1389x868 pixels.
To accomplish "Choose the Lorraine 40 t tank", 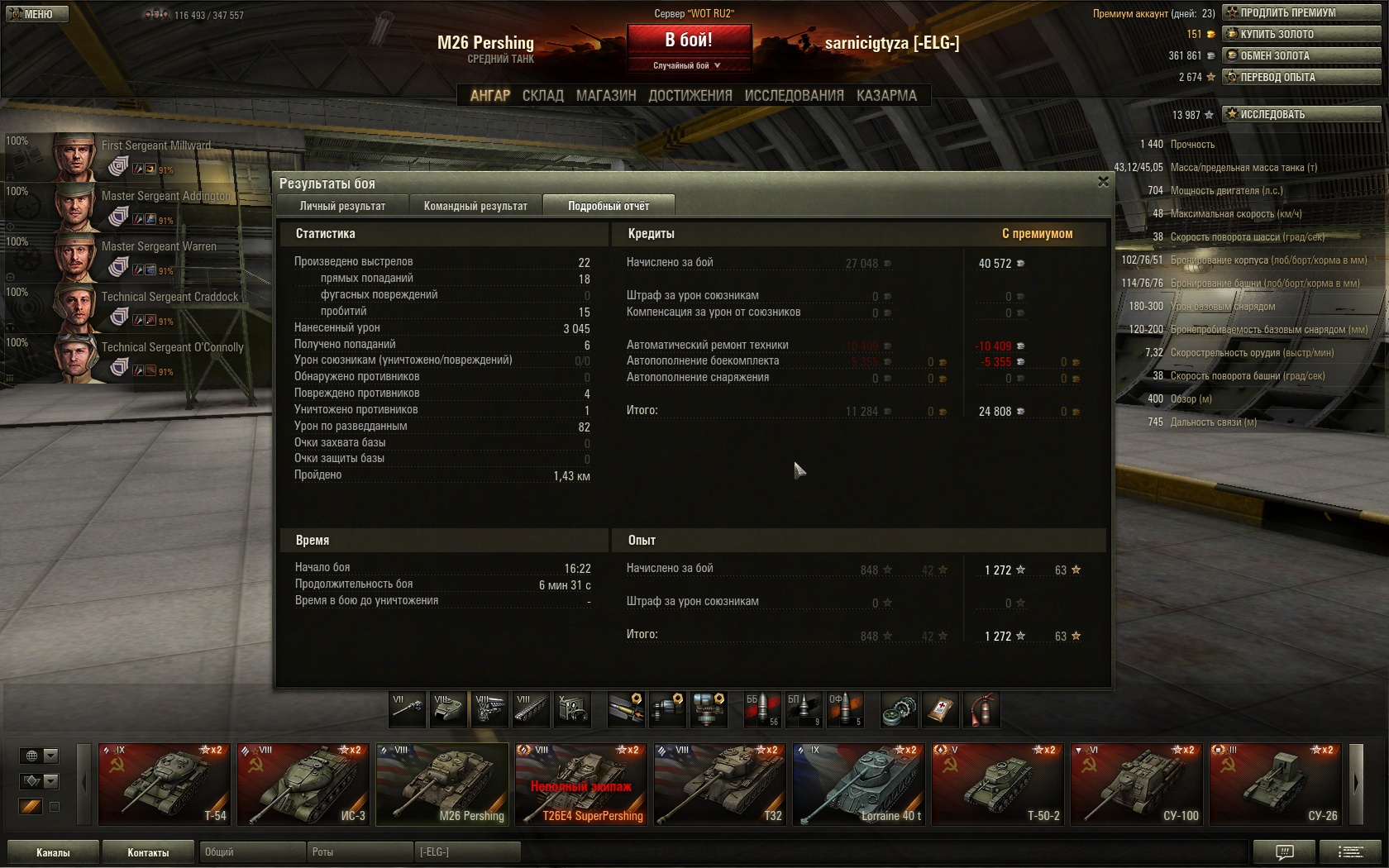I will point(859,784).
